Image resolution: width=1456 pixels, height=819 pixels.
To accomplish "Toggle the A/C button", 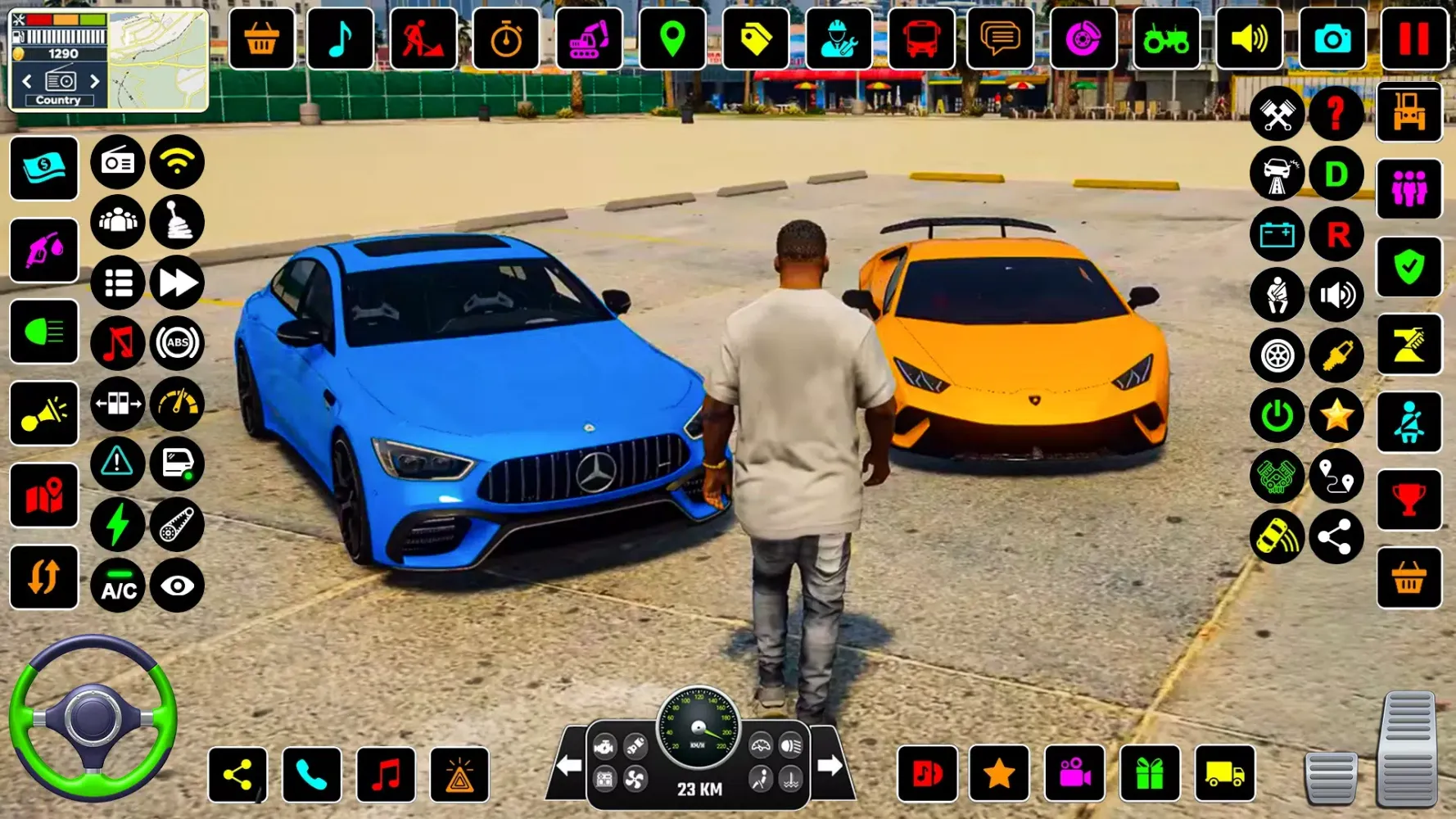I will [118, 586].
